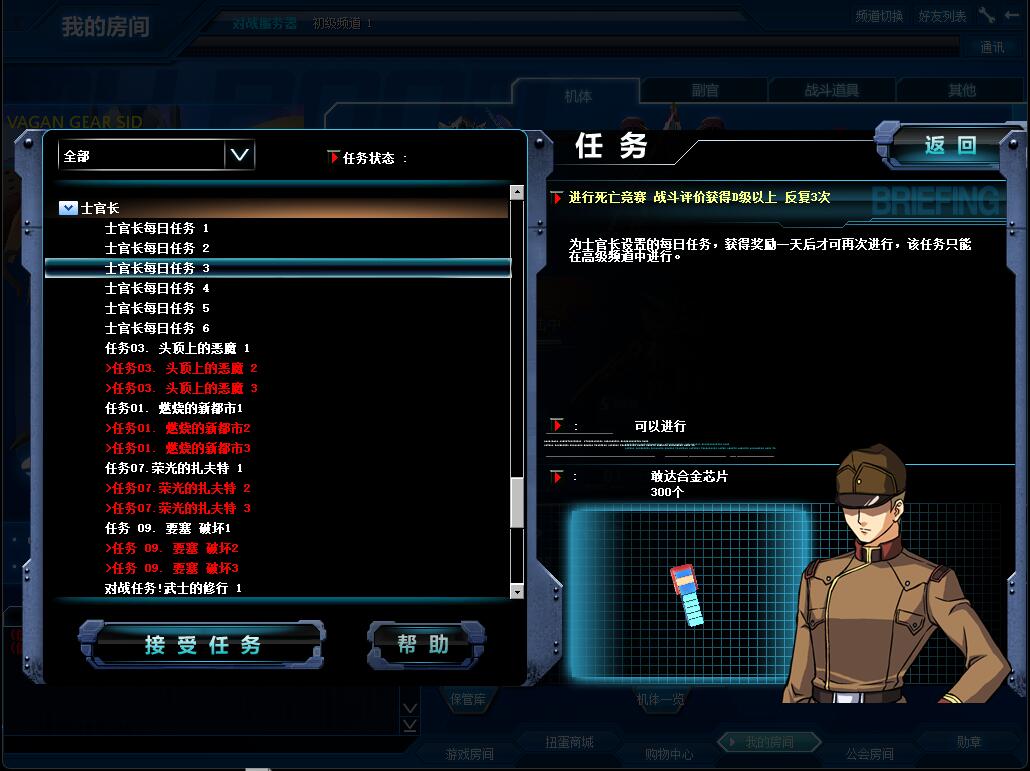Click the mission list scroll-up arrow
This screenshot has width=1030, height=771.
(x=517, y=192)
